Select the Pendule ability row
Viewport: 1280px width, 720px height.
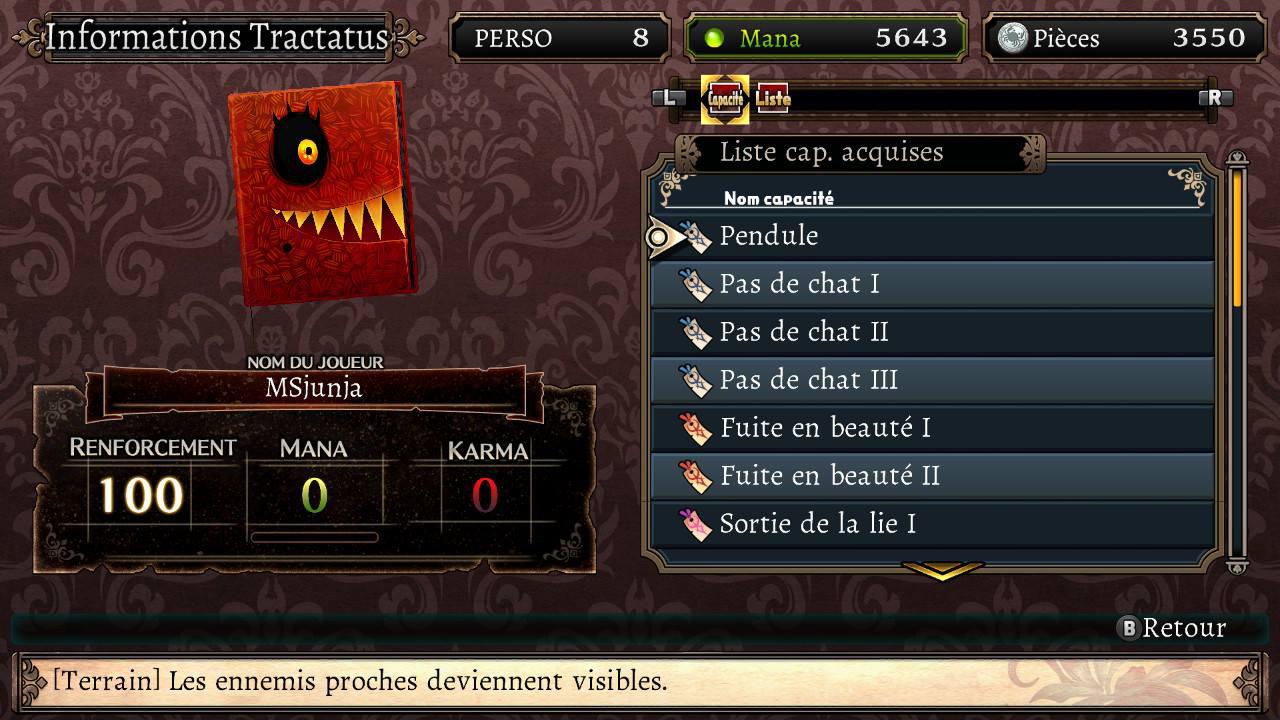click(x=930, y=236)
